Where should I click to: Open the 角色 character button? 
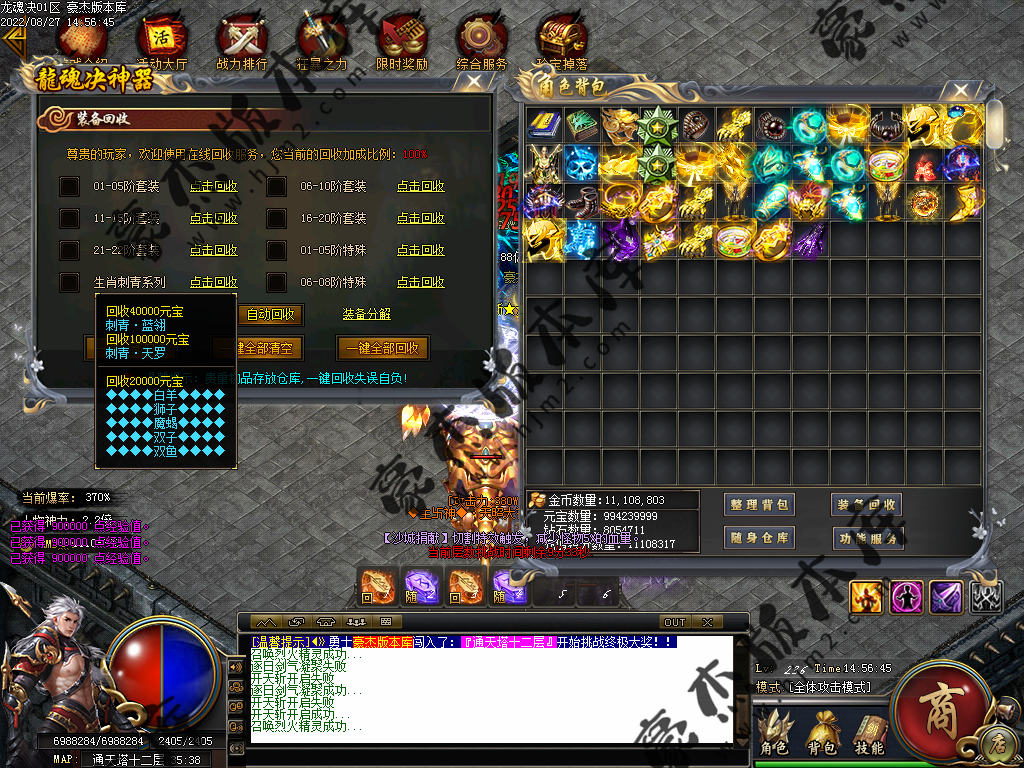coord(774,733)
